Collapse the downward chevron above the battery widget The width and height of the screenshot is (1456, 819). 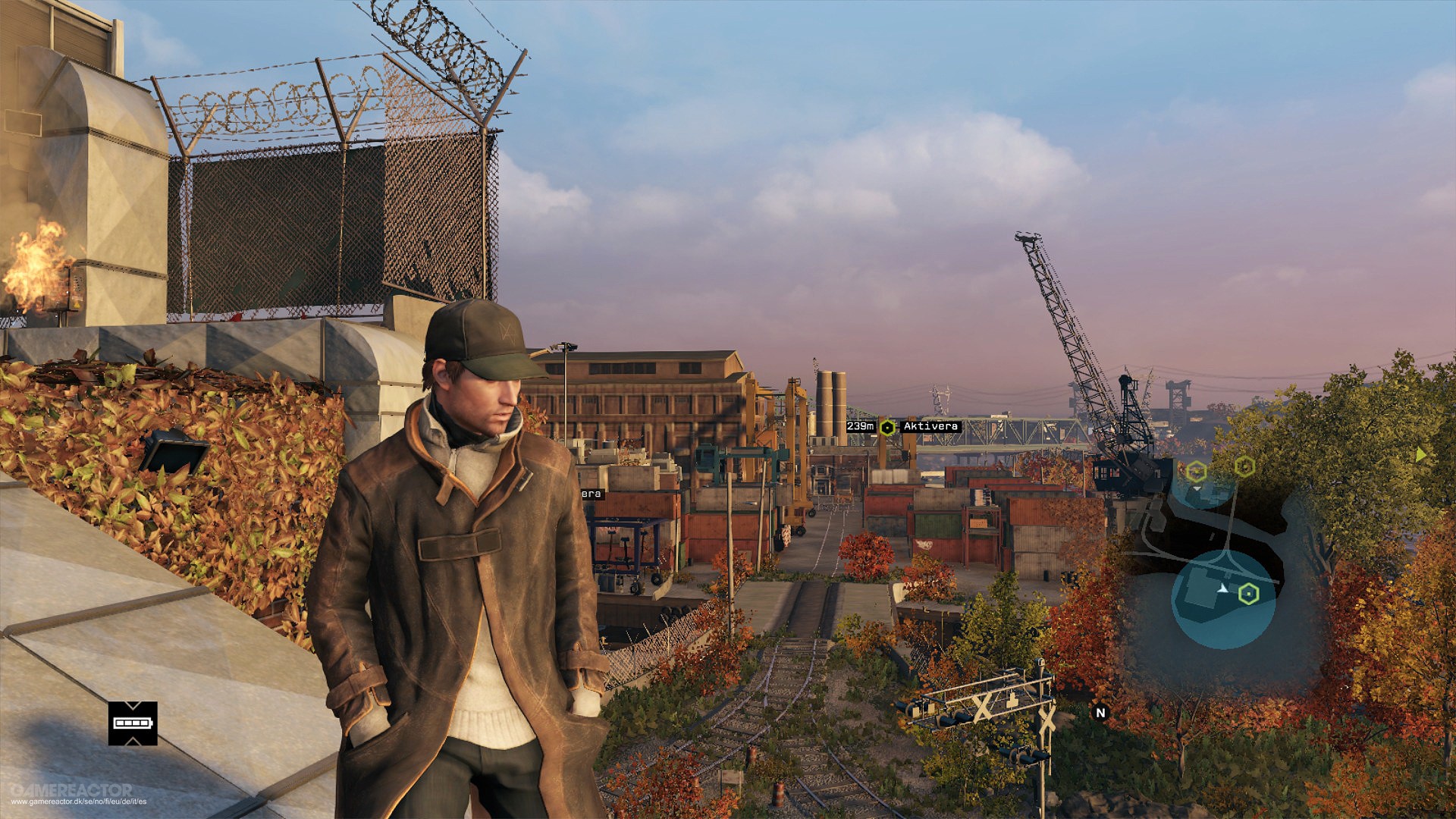click(x=132, y=704)
